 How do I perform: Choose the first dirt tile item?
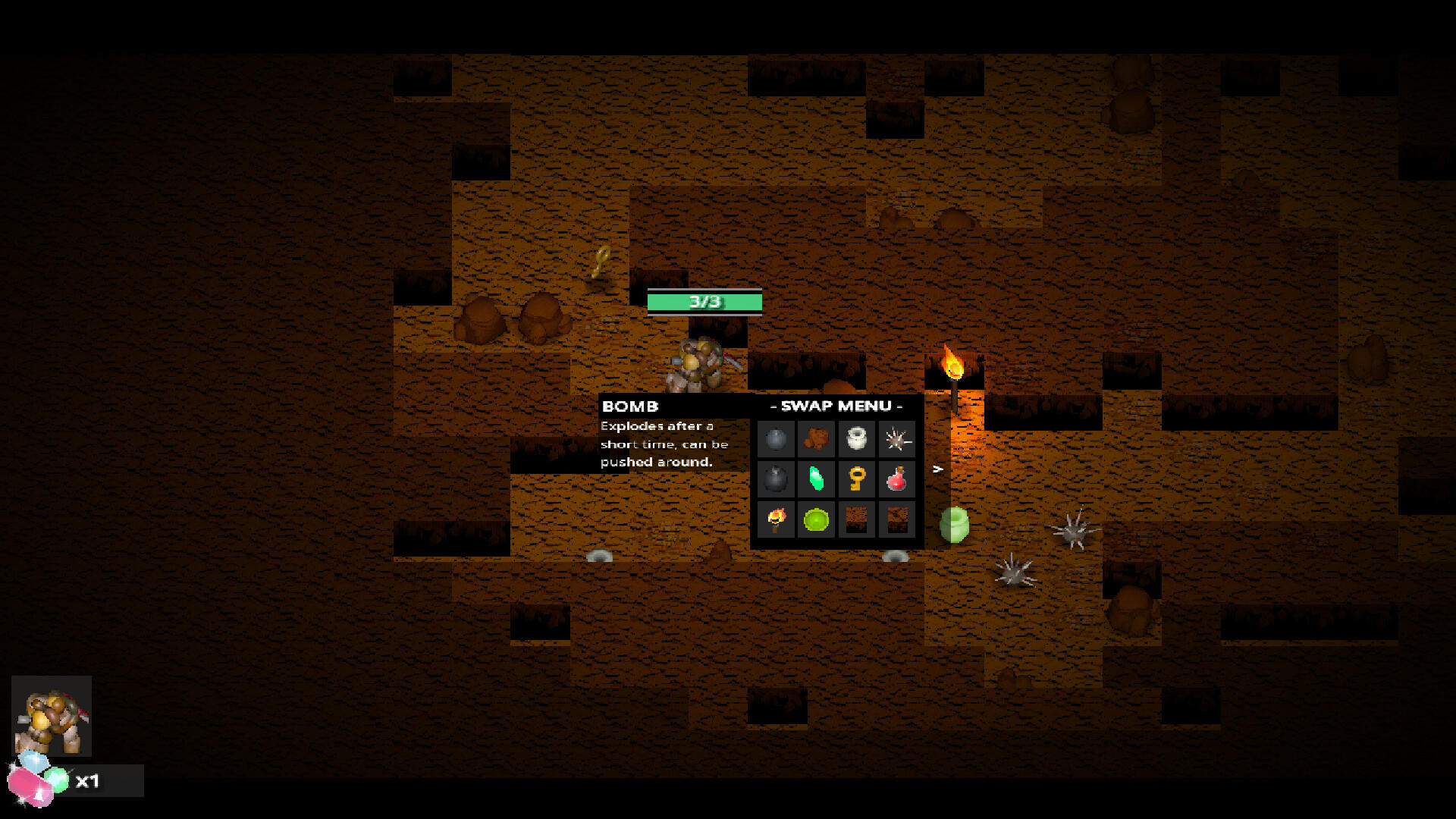[858, 520]
